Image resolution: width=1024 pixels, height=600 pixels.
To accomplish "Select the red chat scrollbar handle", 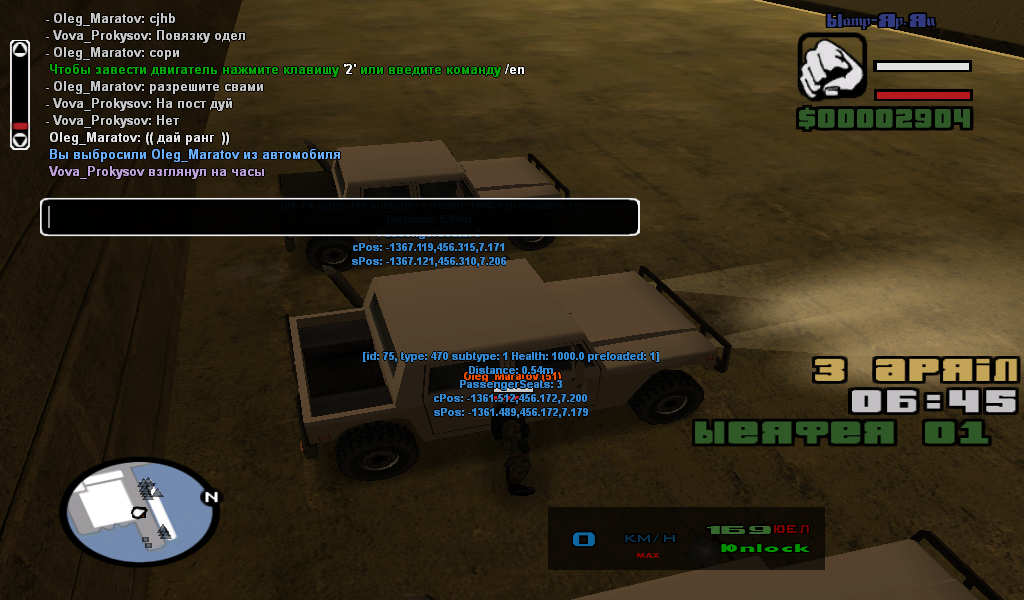I will point(20,127).
